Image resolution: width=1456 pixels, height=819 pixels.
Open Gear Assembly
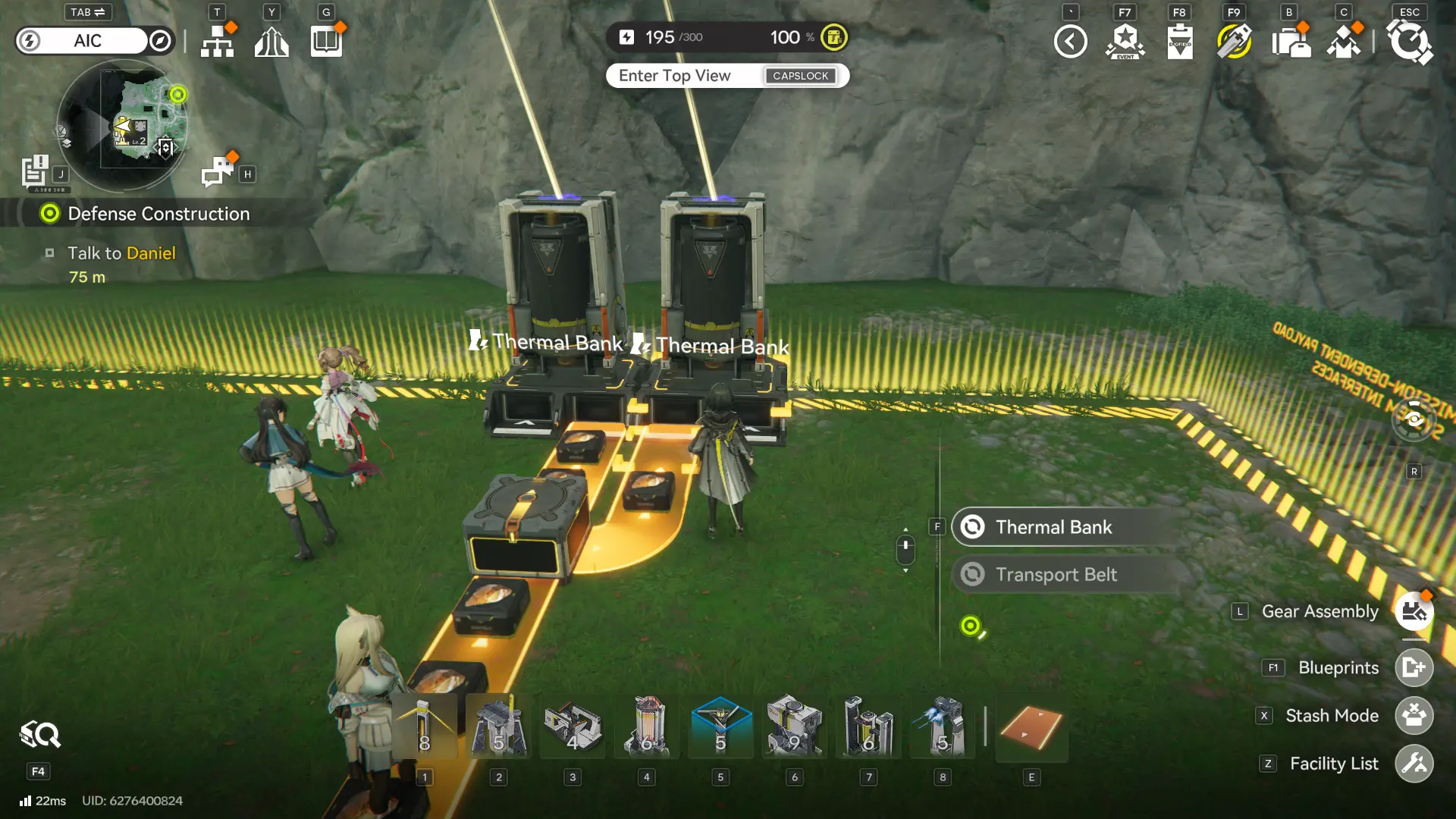pyautogui.click(x=1414, y=612)
